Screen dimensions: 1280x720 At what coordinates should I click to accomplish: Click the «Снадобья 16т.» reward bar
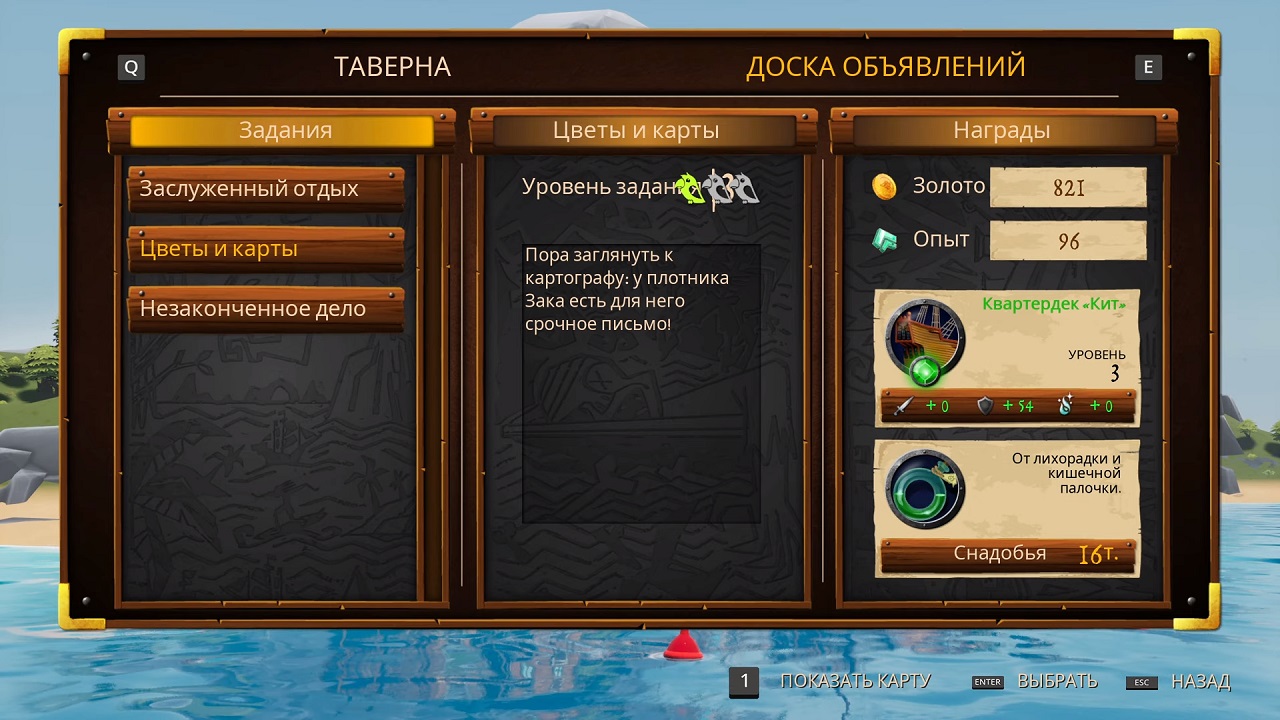(1007, 552)
